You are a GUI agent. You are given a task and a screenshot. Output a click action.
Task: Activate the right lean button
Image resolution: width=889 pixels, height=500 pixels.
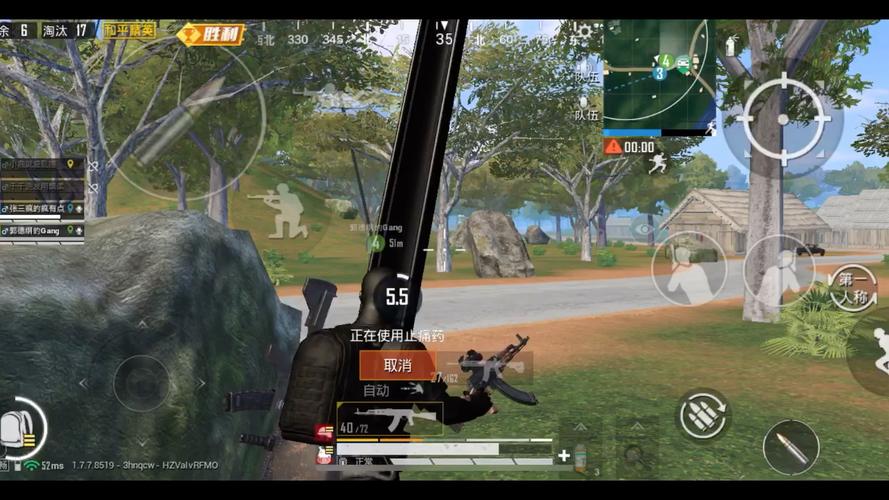click(x=778, y=268)
